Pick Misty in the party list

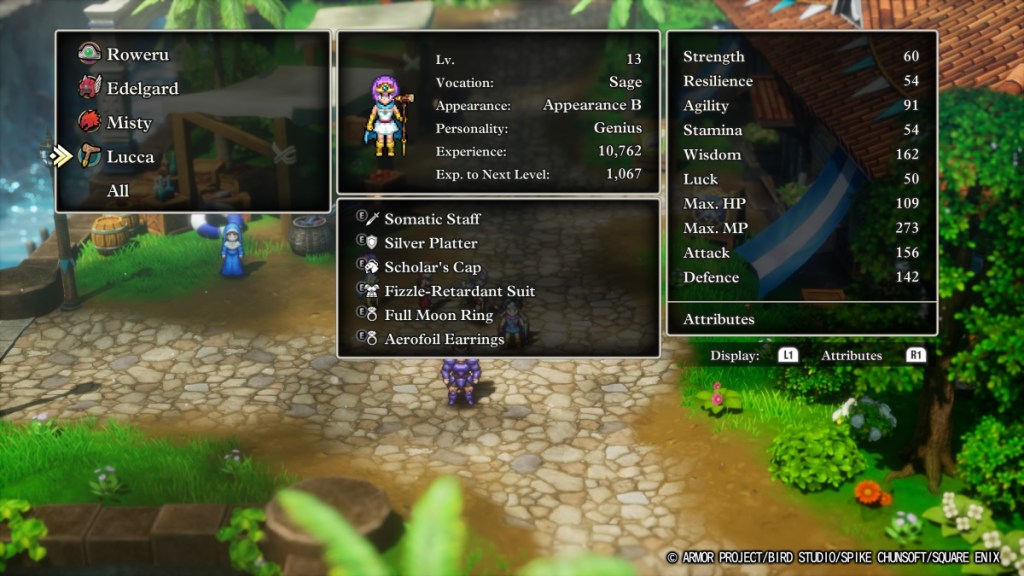click(129, 123)
